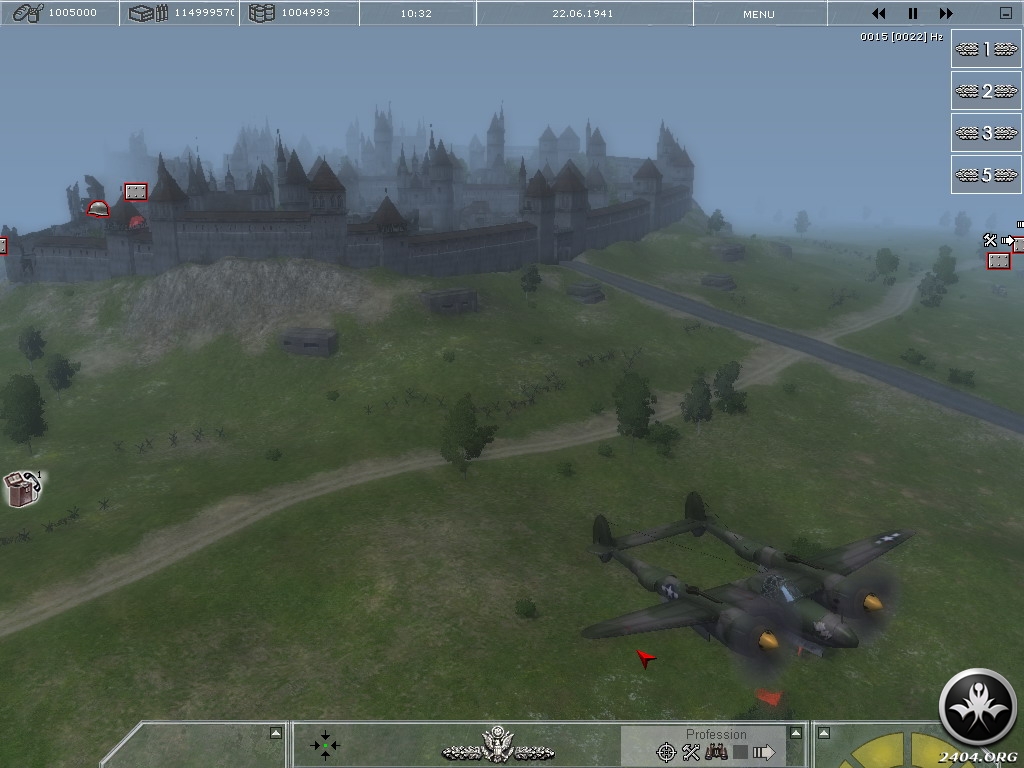Image resolution: width=1024 pixels, height=768 pixels.
Task: Minimize the top bar with minus button
Action: click(1005, 14)
